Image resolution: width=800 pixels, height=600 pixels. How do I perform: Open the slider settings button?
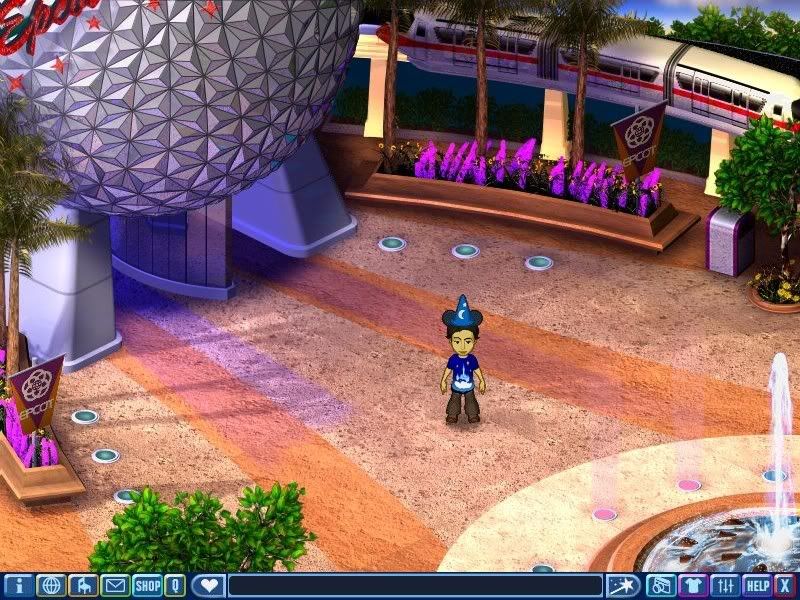tap(726, 586)
